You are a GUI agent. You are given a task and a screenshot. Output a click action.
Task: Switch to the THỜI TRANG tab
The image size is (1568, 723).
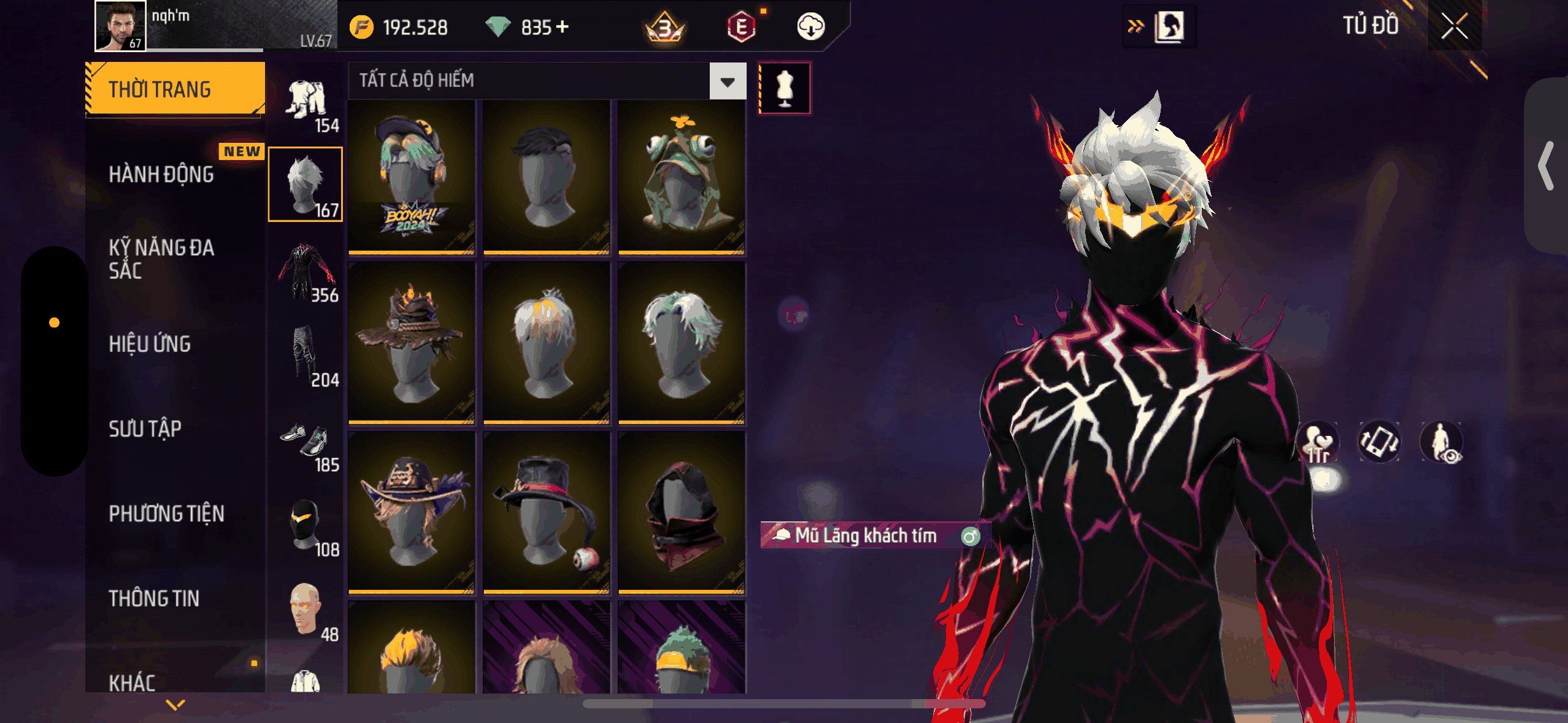pyautogui.click(x=175, y=89)
